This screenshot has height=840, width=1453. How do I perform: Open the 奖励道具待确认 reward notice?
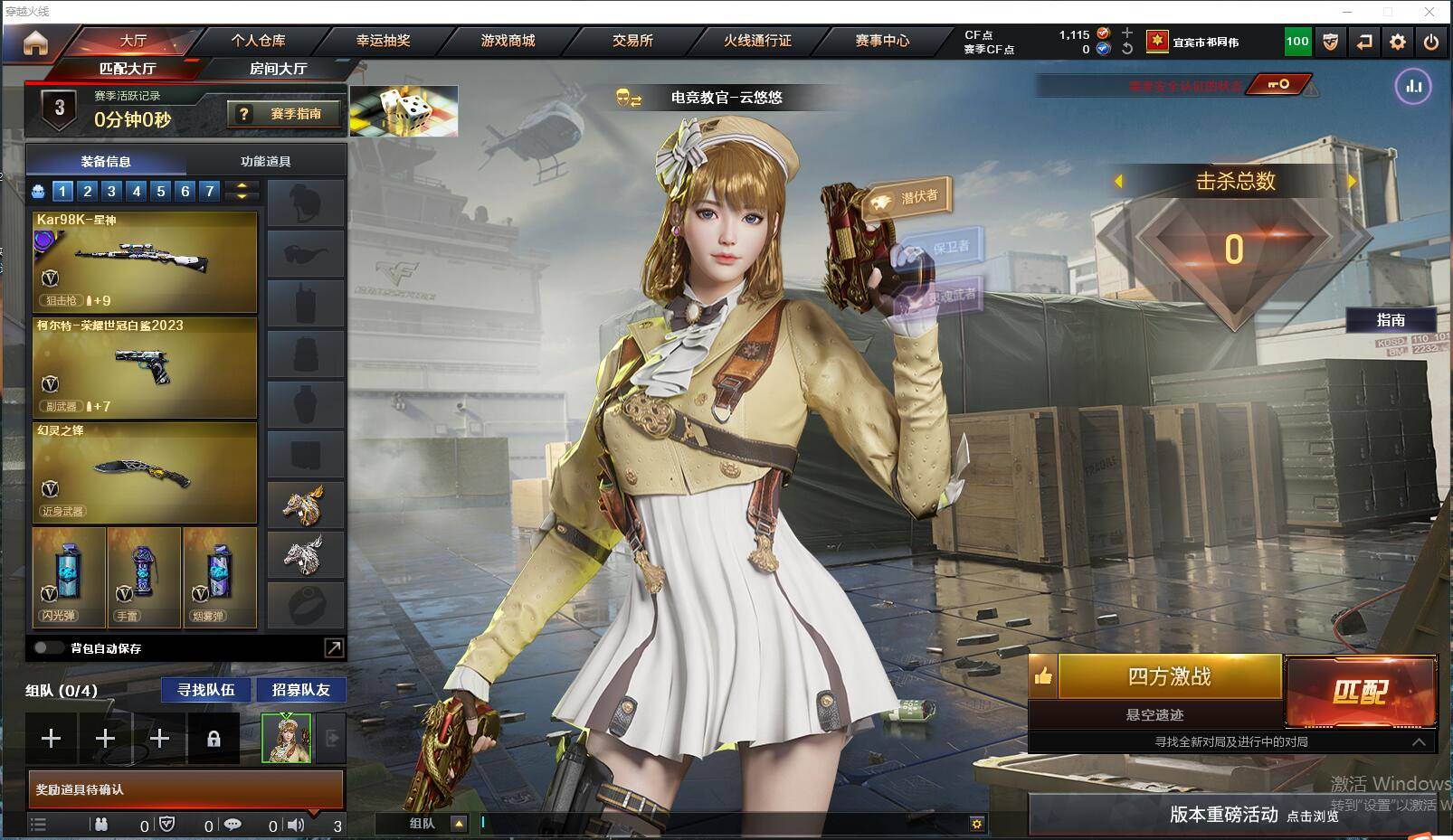pyautogui.click(x=185, y=789)
